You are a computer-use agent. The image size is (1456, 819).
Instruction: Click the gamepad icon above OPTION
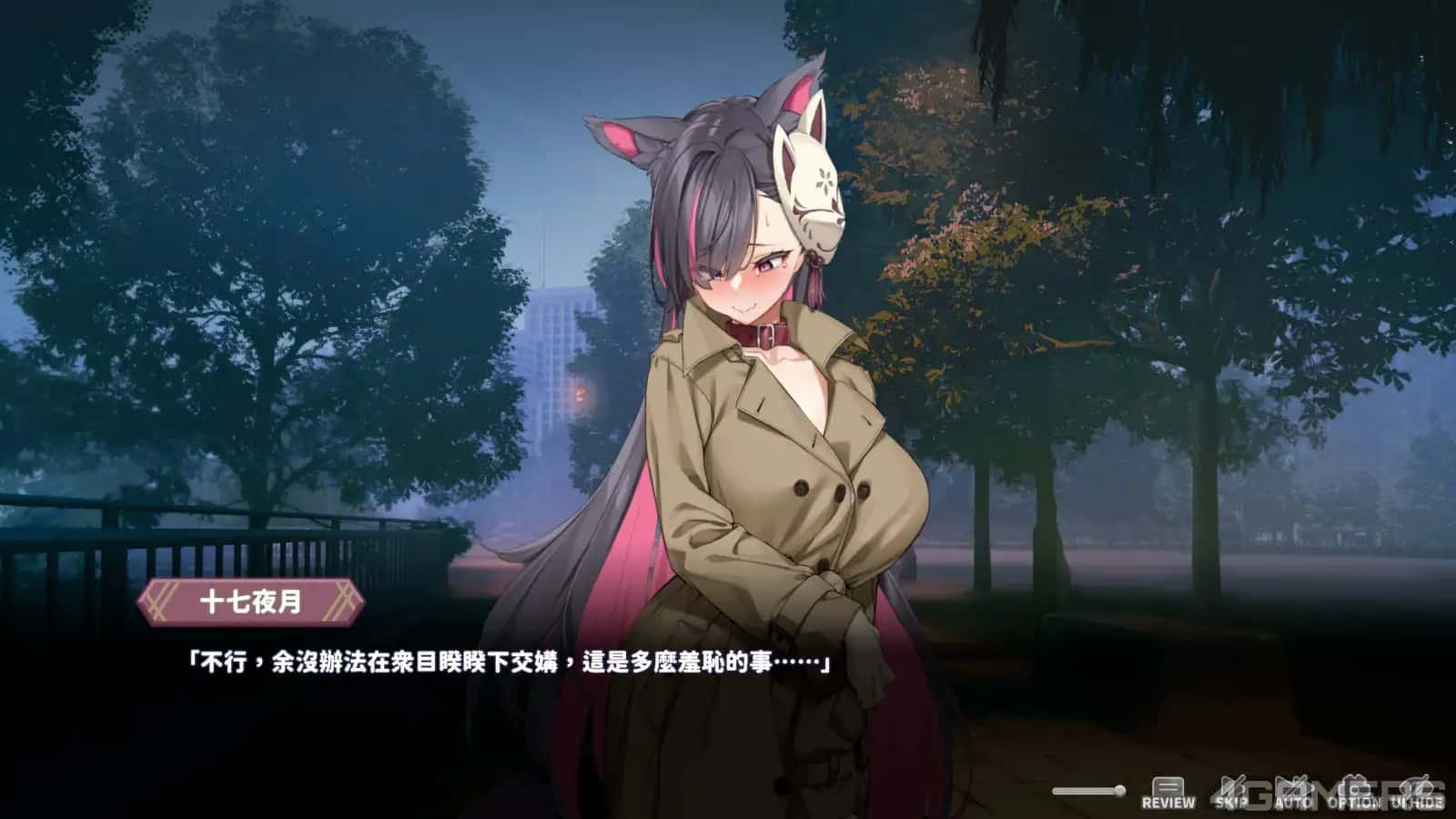[1356, 784]
